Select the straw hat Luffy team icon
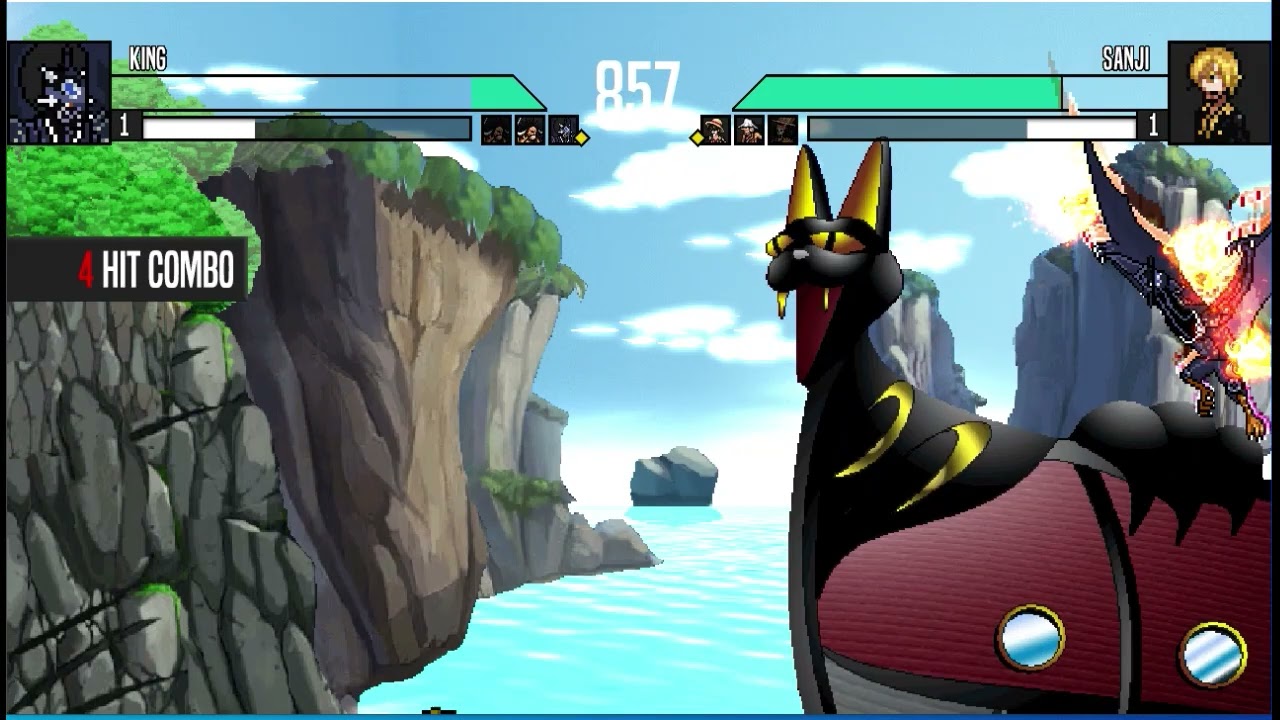Viewport: 1280px width, 720px height. click(714, 130)
